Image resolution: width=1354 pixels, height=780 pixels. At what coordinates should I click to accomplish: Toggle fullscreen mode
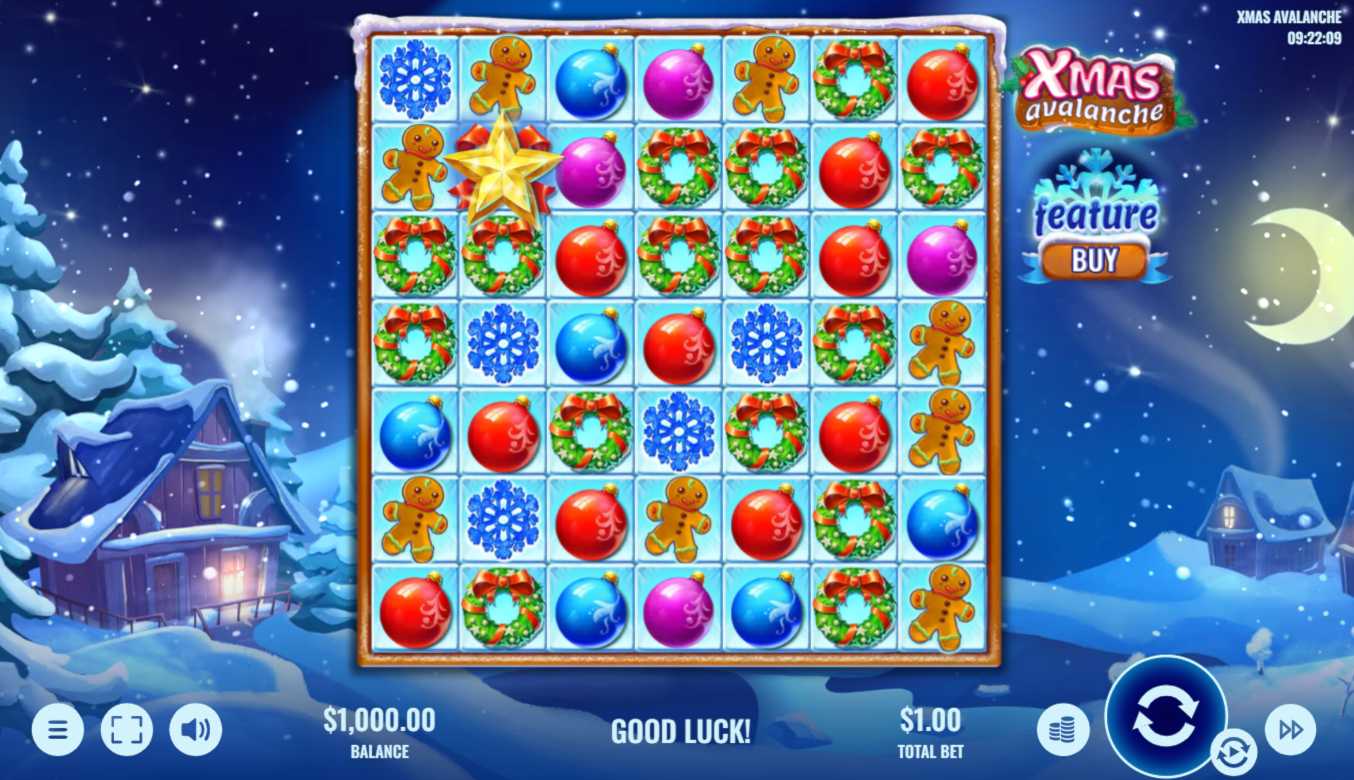126,730
